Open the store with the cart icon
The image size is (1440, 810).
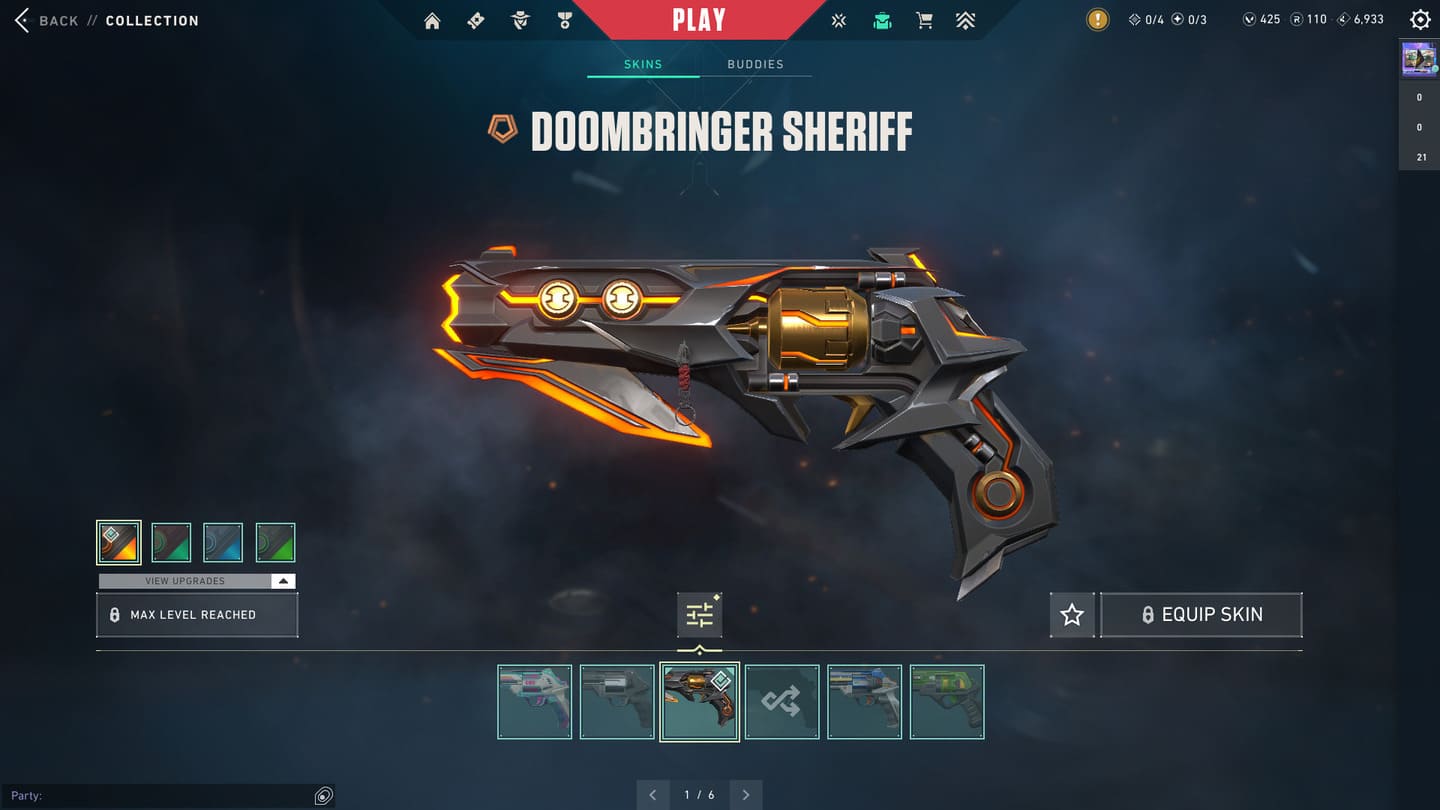pyautogui.click(x=924, y=21)
